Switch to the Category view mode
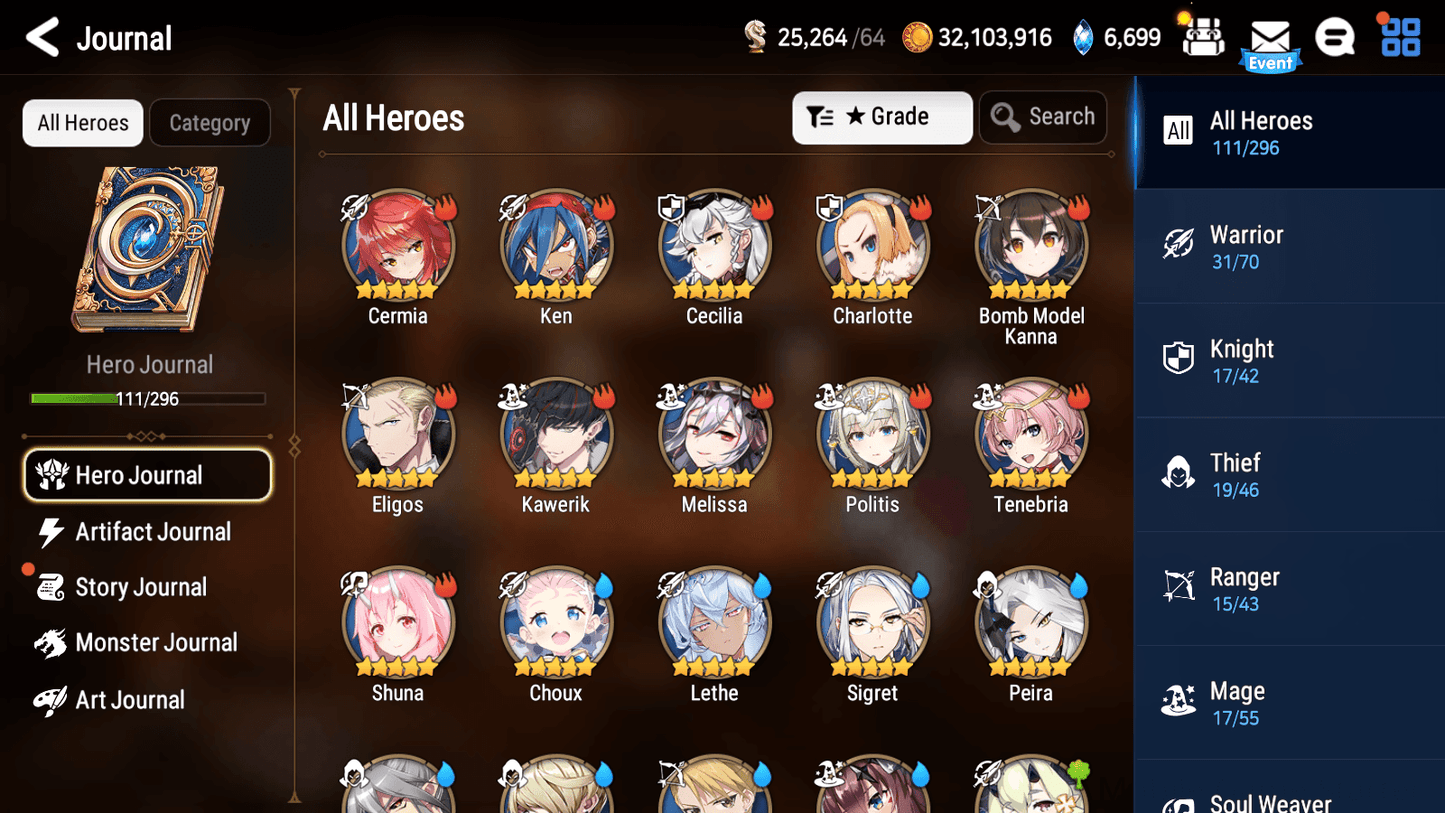This screenshot has height=813, width=1445. click(x=210, y=123)
